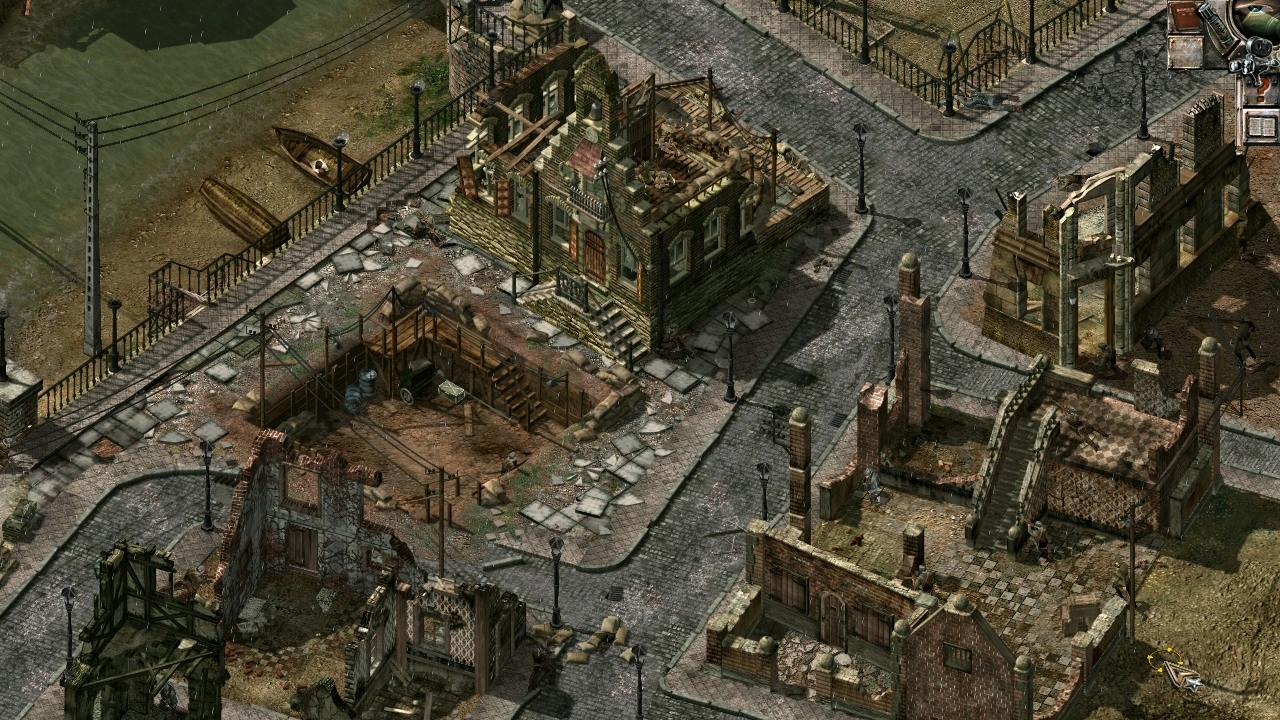Click the bottle icon in the HUD
This screenshot has width=1280, height=720.
point(1217,25)
